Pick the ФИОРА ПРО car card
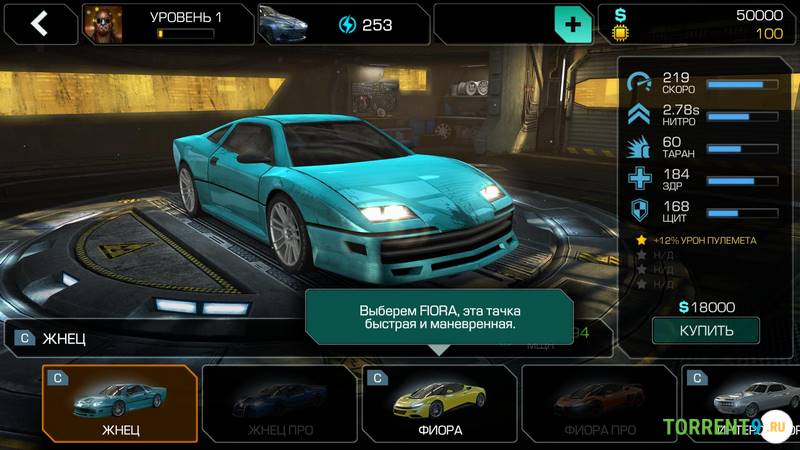The image size is (800, 450). 599,405
